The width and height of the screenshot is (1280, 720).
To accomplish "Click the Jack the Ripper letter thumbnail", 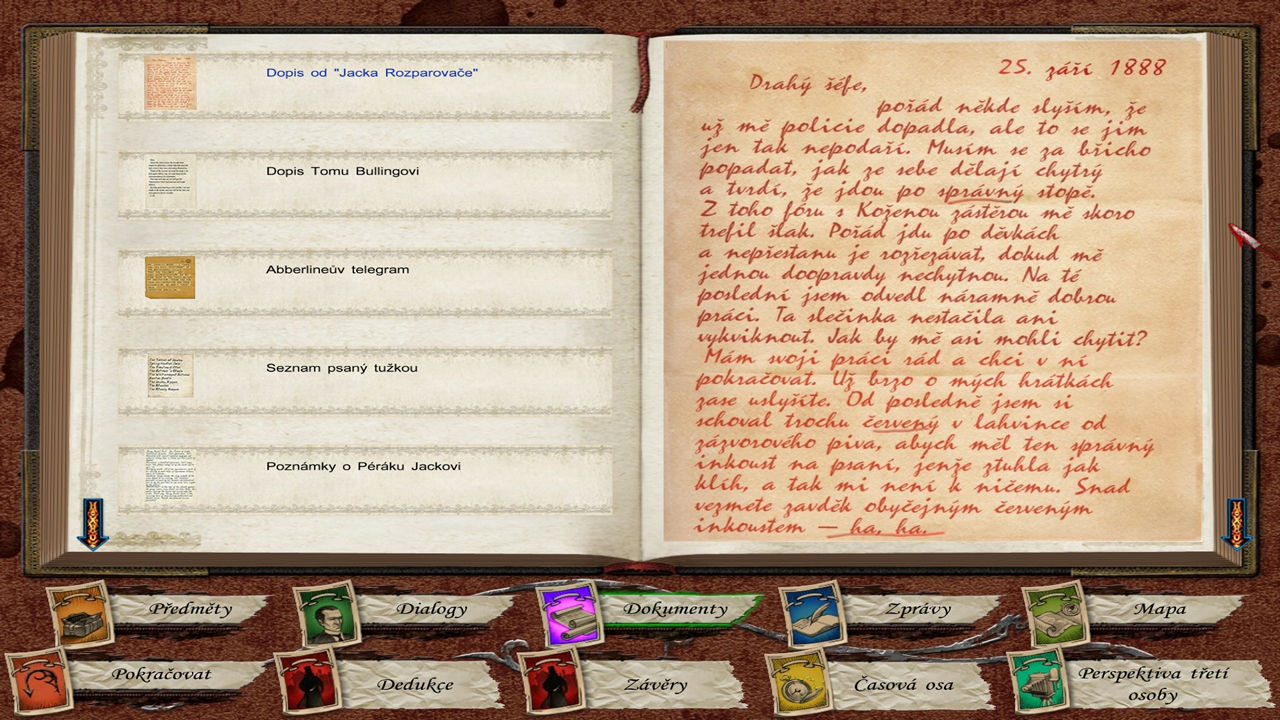I will click(x=170, y=82).
